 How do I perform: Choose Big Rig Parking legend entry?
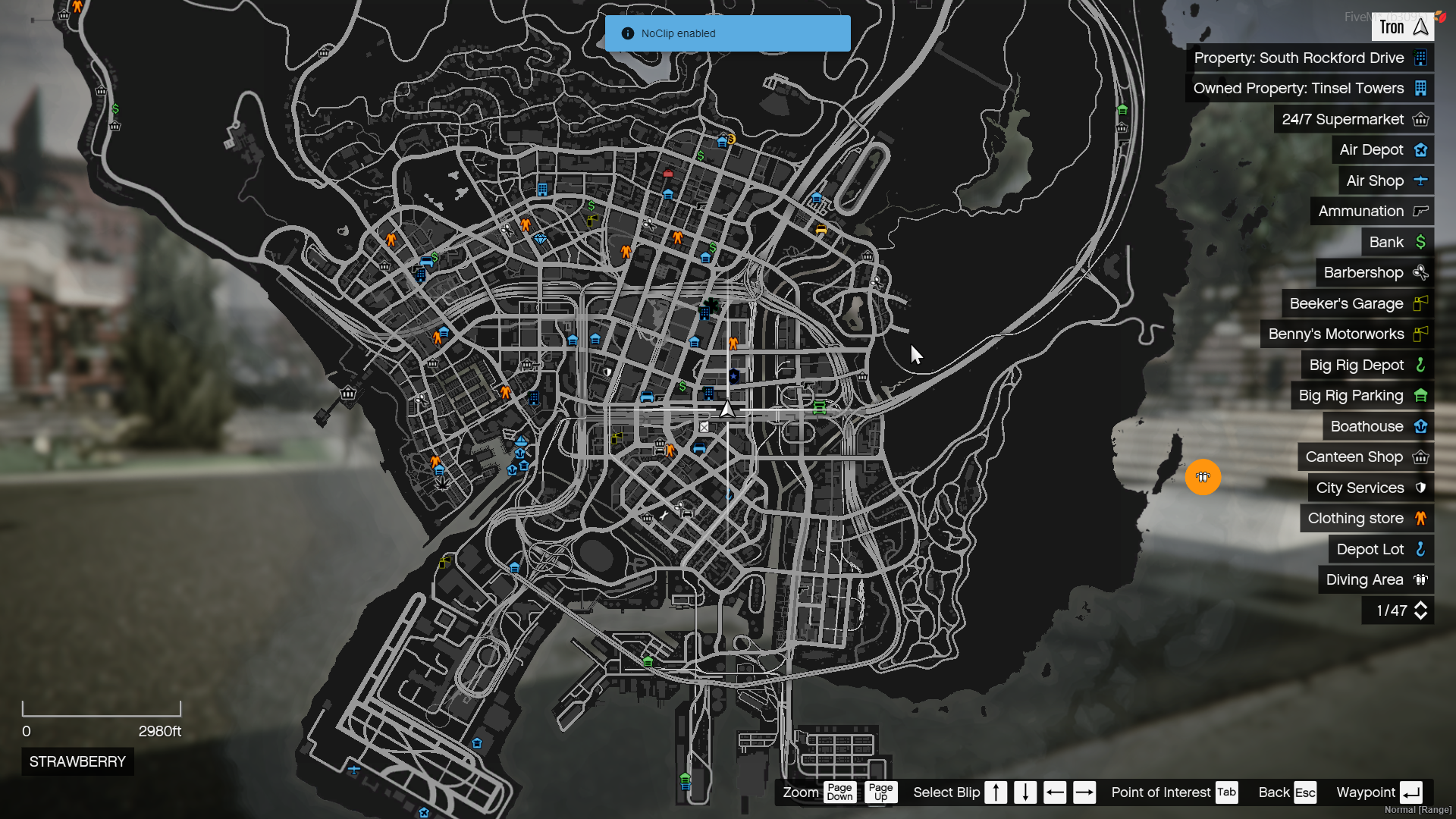click(1362, 396)
